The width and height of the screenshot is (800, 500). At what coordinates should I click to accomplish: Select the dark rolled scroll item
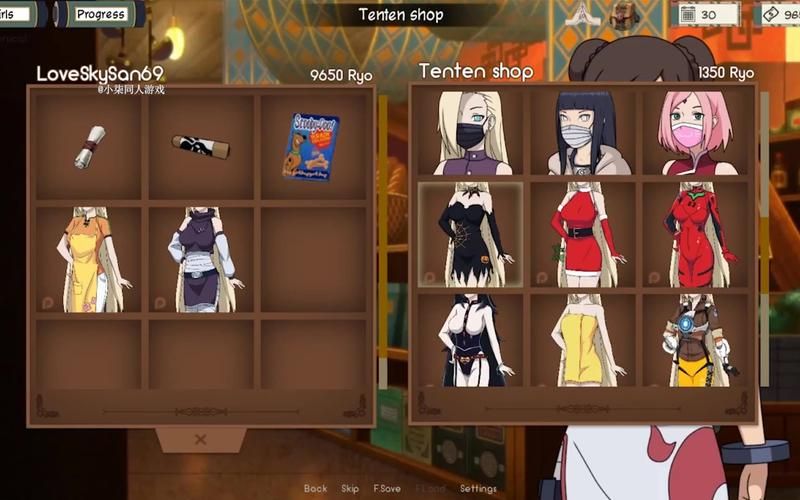200,146
